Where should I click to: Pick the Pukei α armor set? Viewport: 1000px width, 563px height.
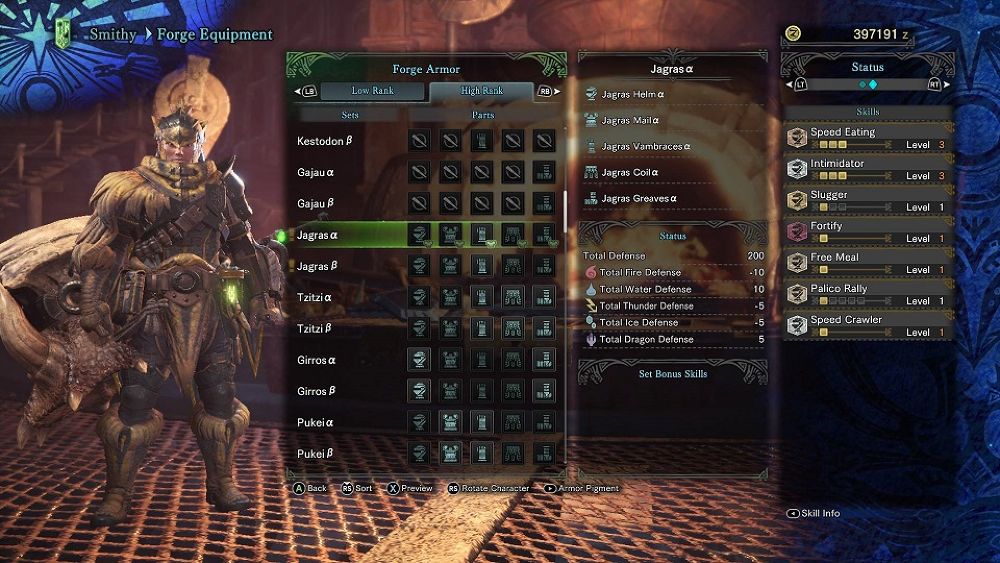[x=315, y=422]
